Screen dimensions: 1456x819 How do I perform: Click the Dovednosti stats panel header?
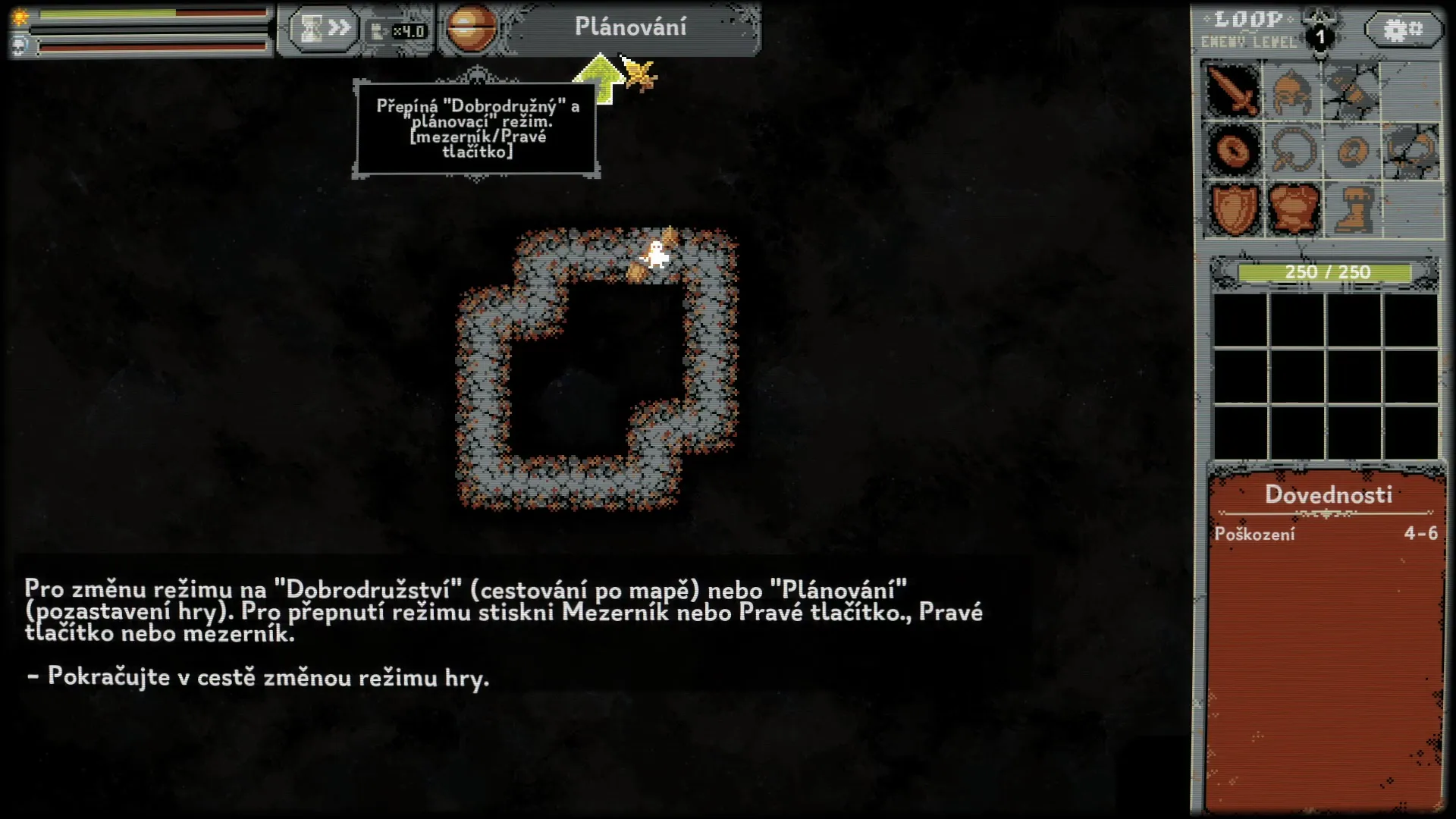click(1328, 495)
